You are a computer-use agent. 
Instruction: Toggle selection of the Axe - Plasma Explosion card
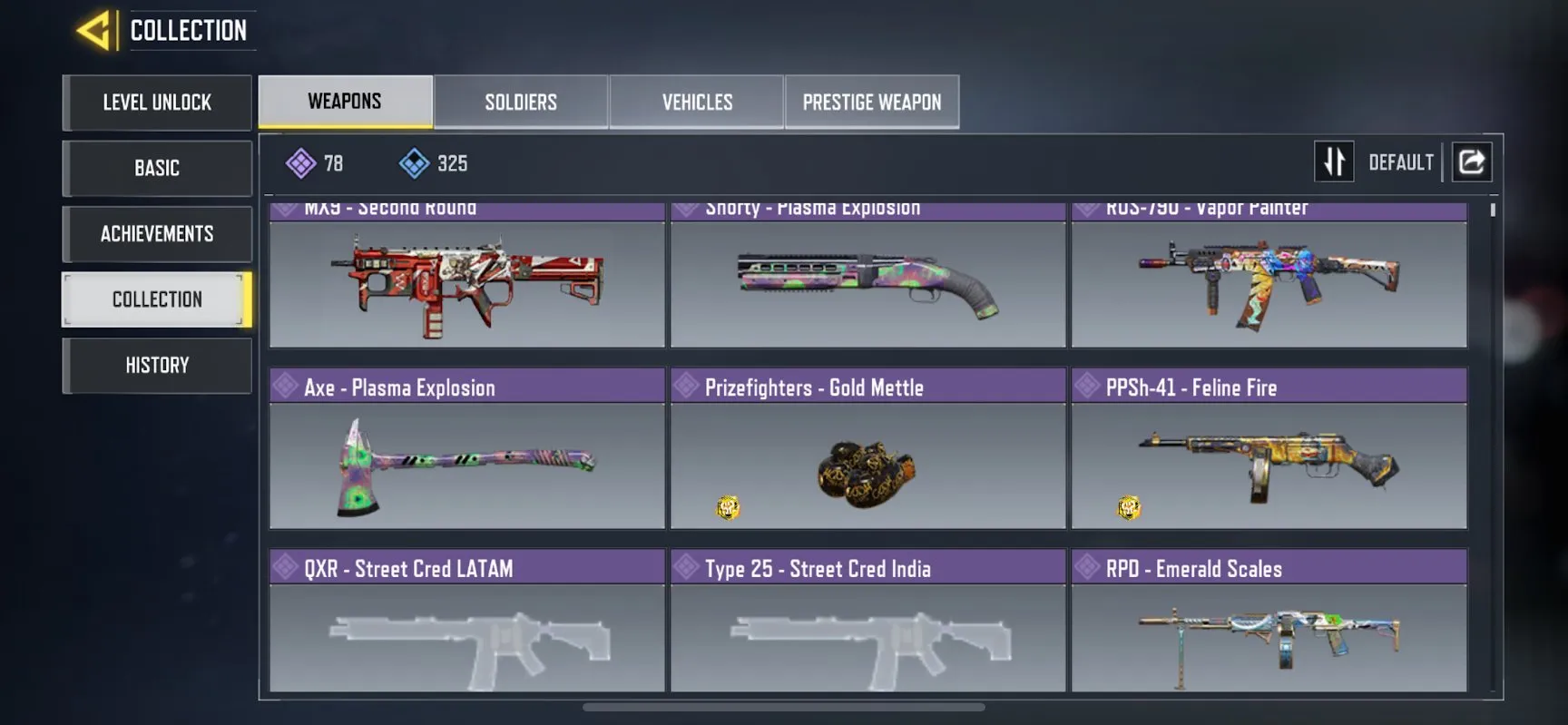pyautogui.click(x=466, y=465)
